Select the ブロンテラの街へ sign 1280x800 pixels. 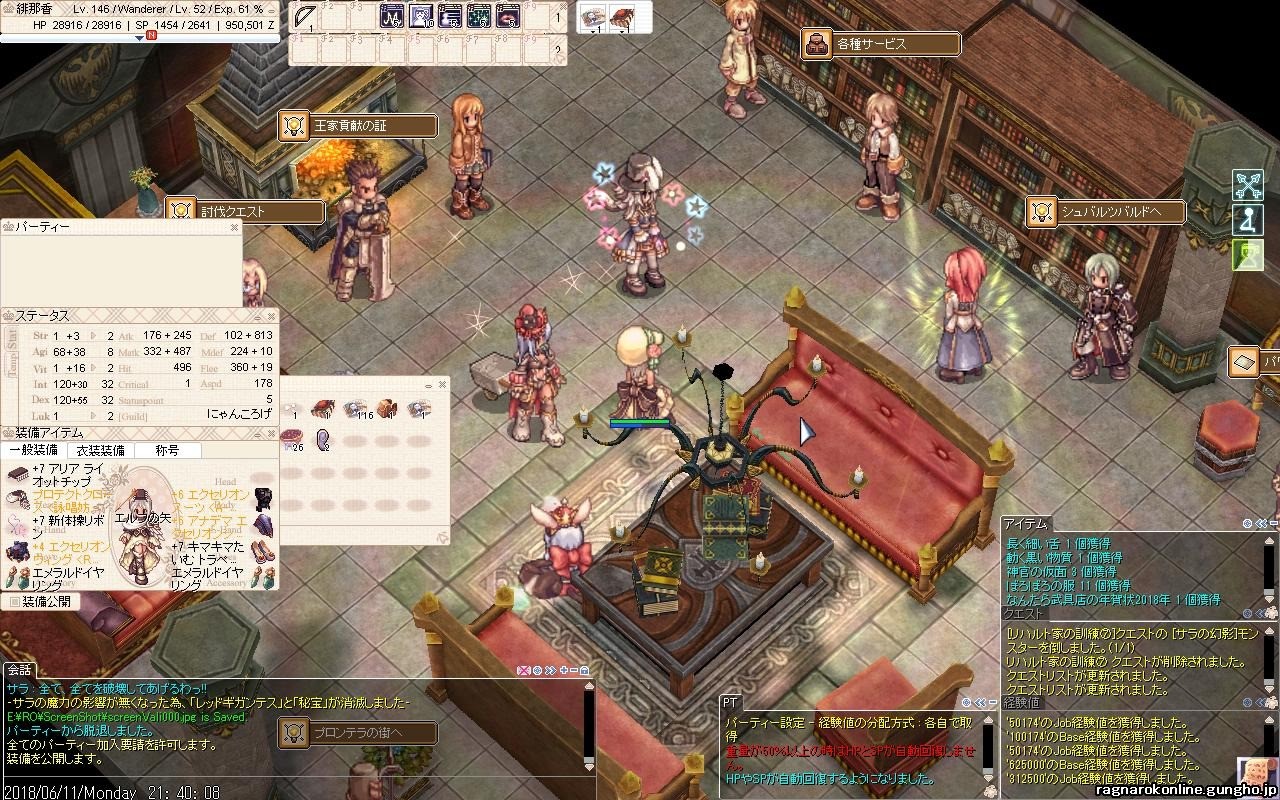[x=360, y=733]
